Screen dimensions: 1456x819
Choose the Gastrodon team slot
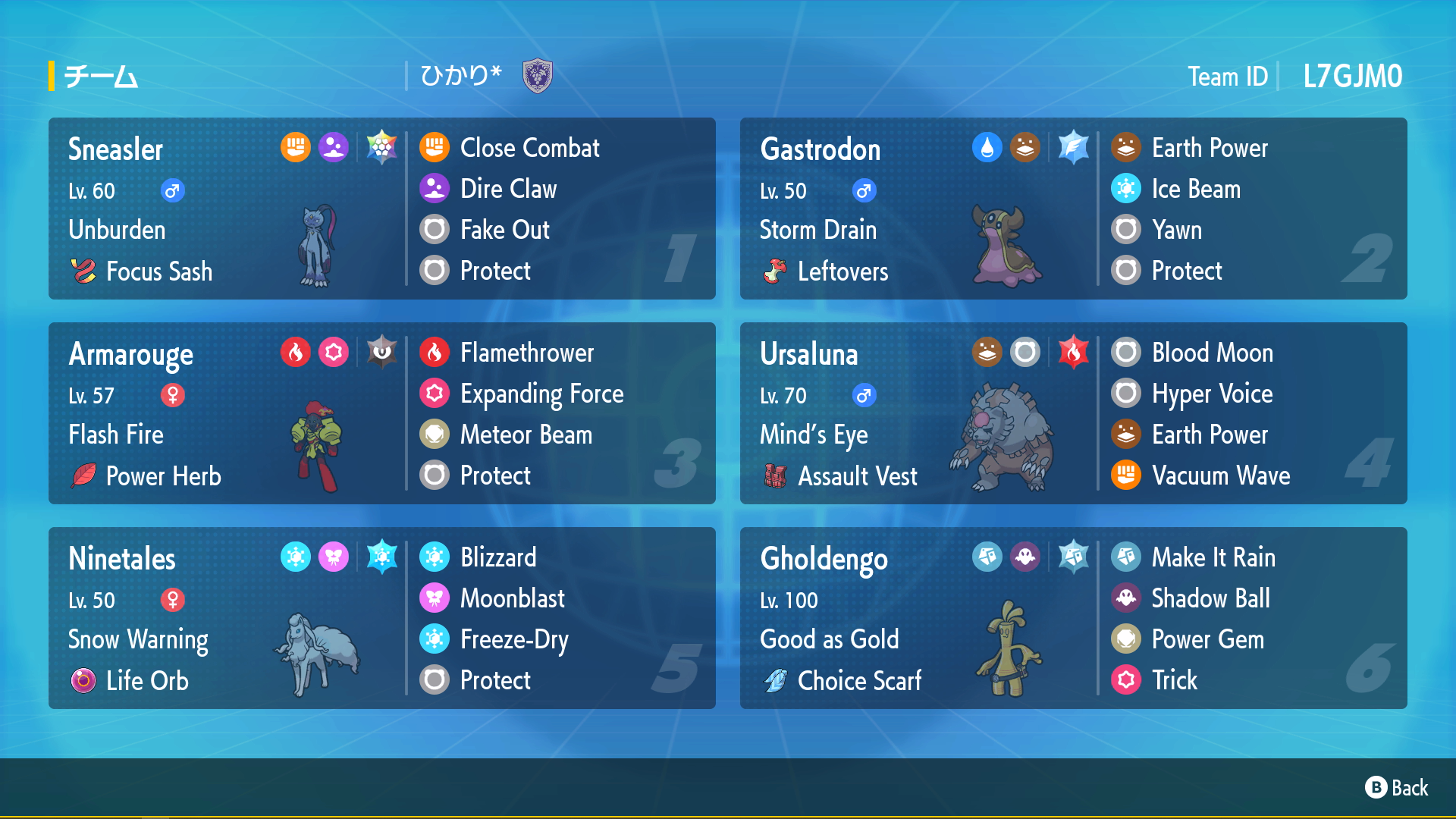click(1073, 209)
